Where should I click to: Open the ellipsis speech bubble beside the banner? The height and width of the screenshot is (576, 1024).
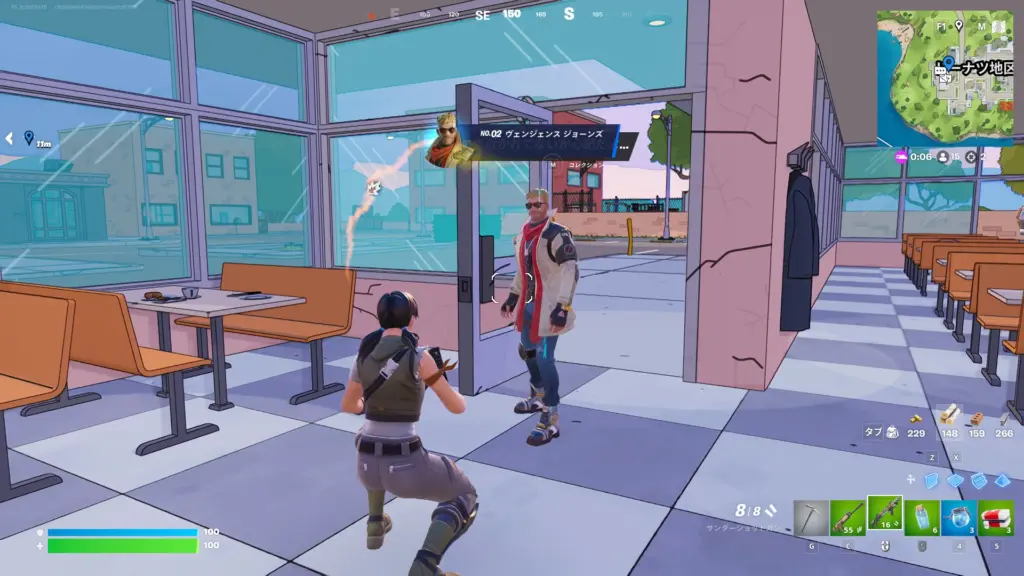coord(625,147)
